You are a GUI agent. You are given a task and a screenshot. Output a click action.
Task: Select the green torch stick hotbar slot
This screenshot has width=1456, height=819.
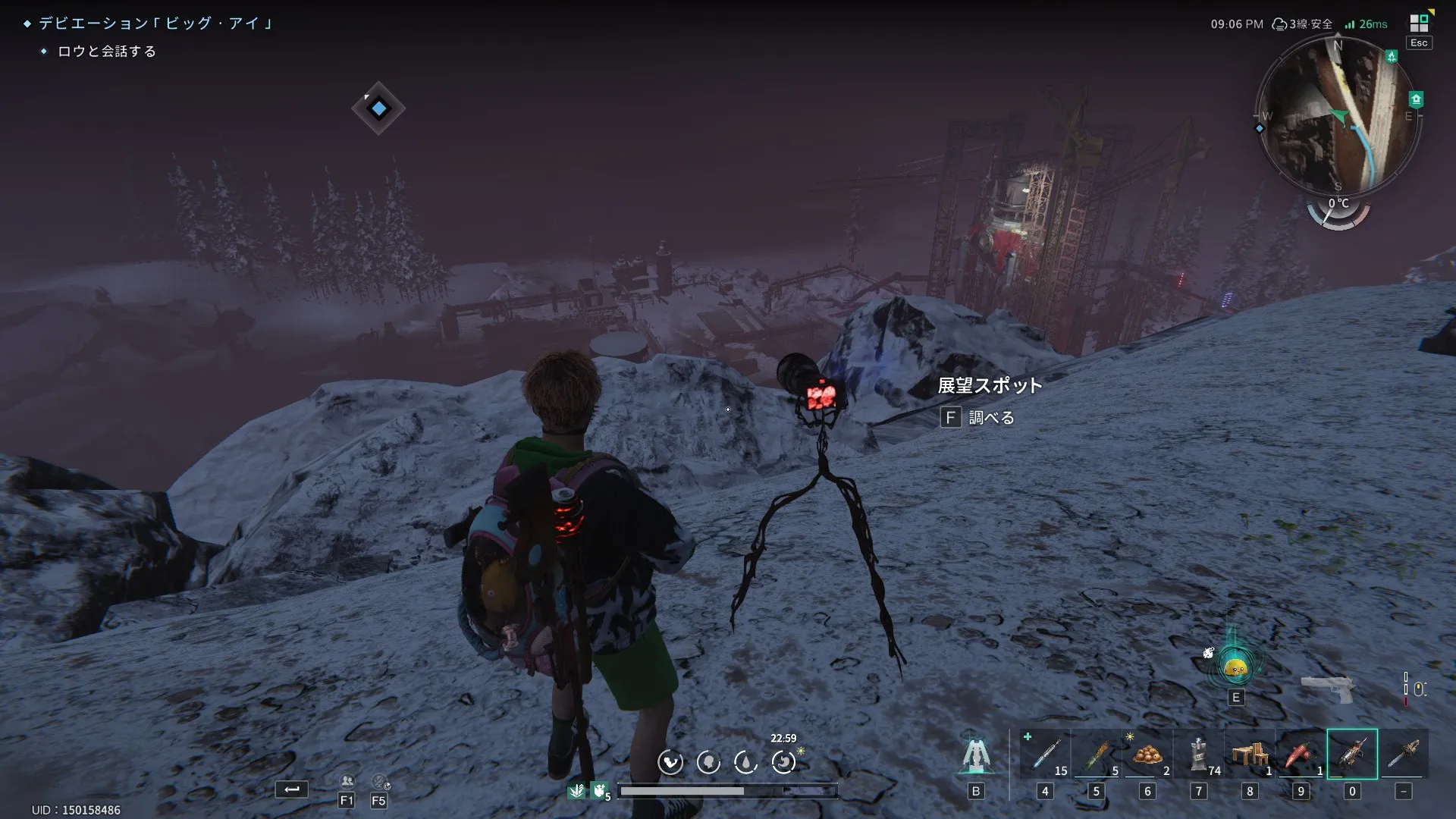[1097, 754]
